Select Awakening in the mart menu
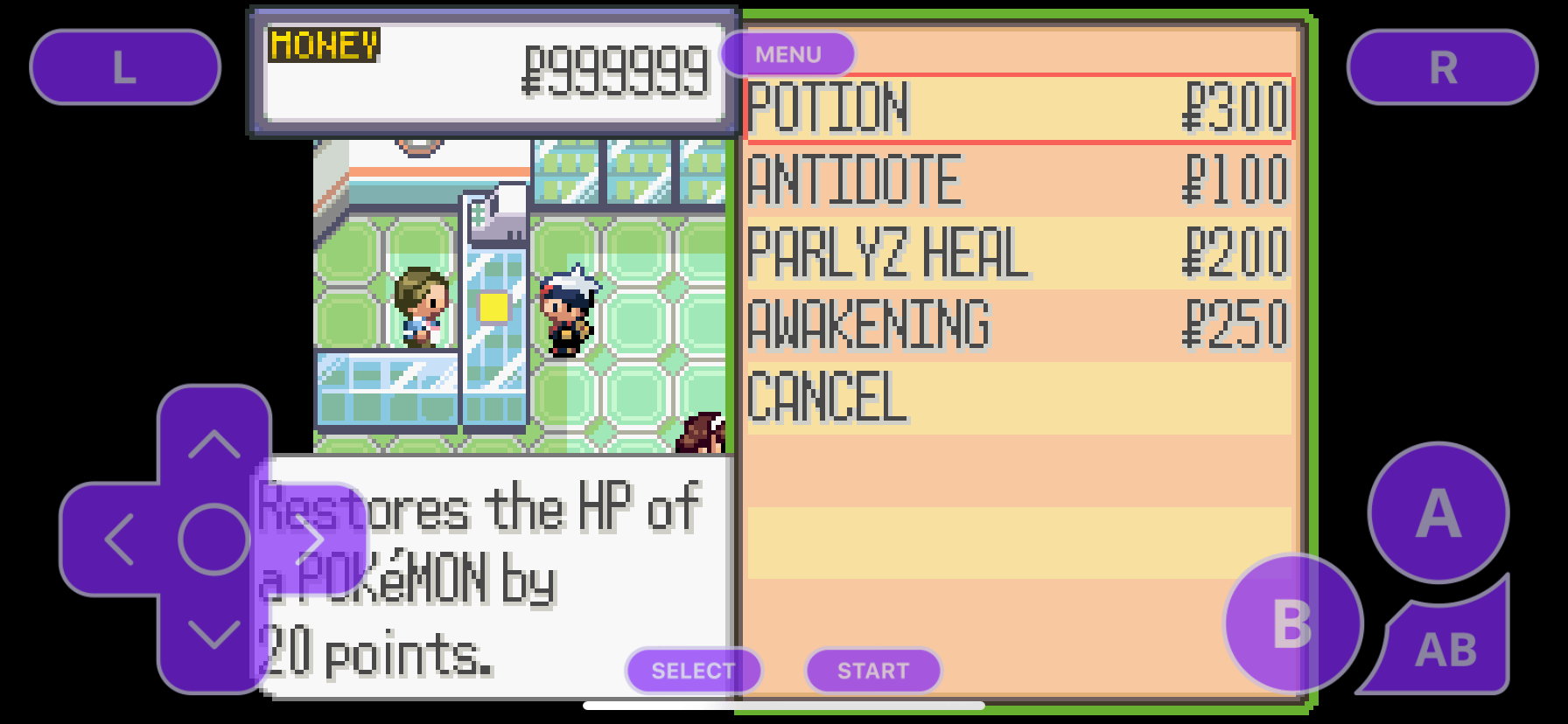Viewport: 1568px width, 724px height. coord(1018,325)
